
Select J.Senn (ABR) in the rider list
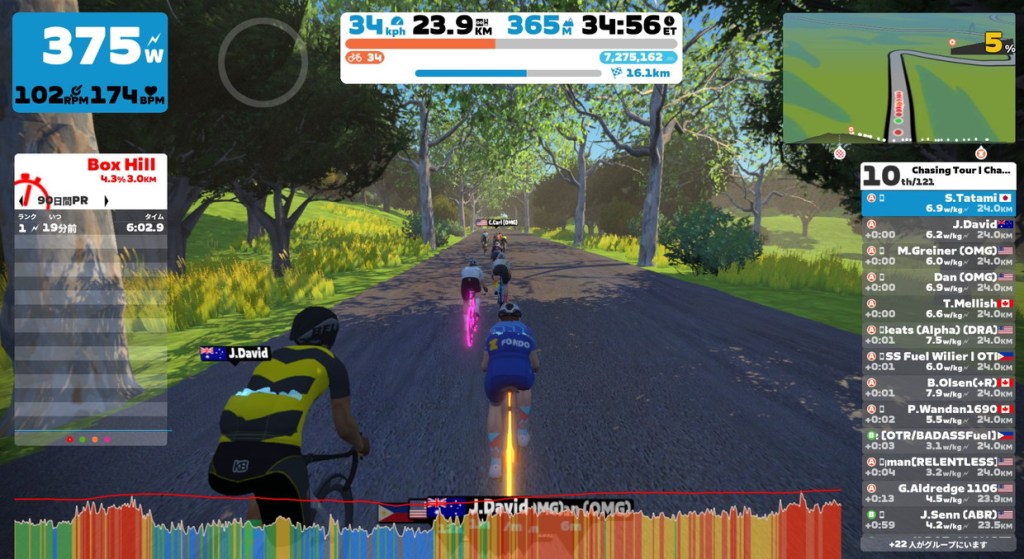coord(938,519)
